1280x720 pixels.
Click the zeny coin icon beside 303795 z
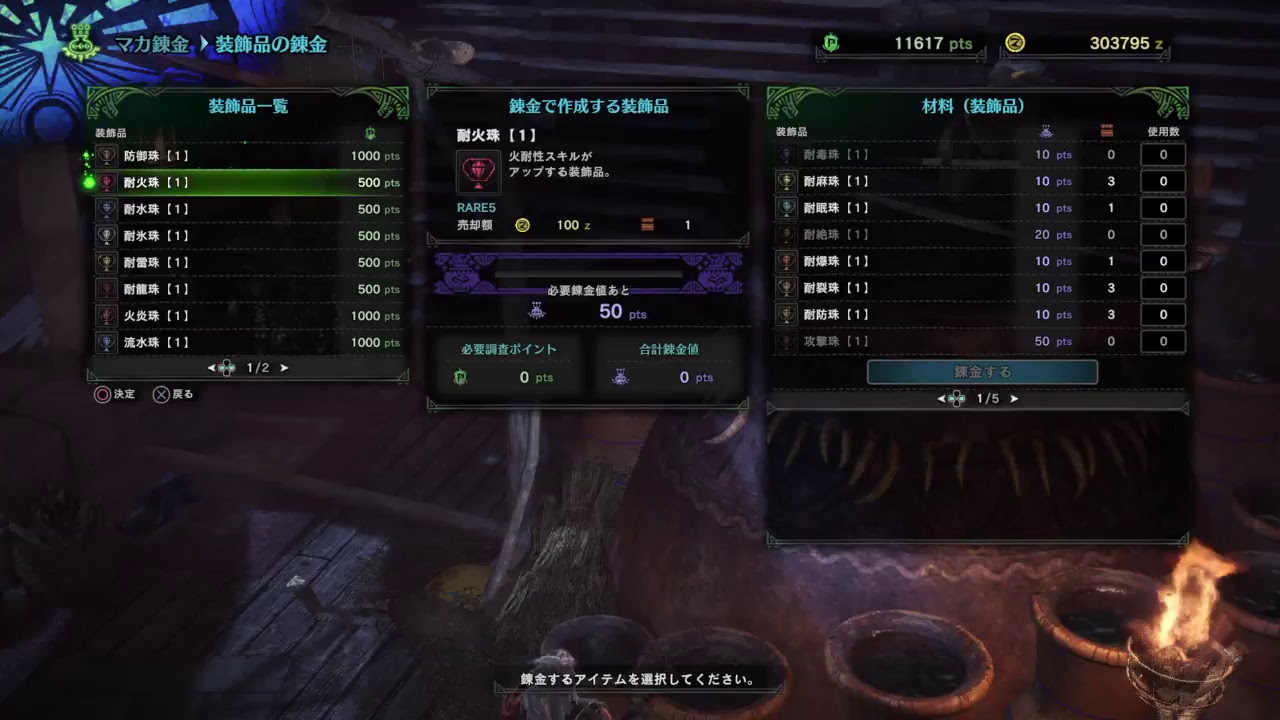(x=1018, y=43)
